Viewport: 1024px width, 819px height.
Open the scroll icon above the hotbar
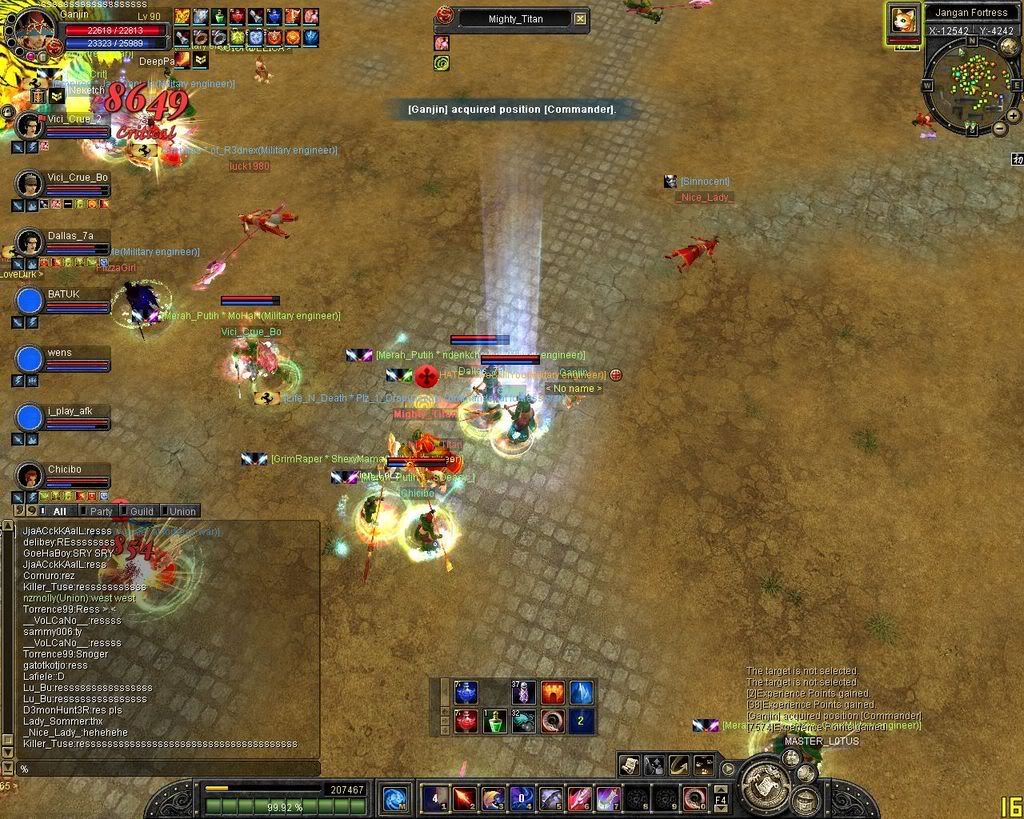[x=629, y=765]
